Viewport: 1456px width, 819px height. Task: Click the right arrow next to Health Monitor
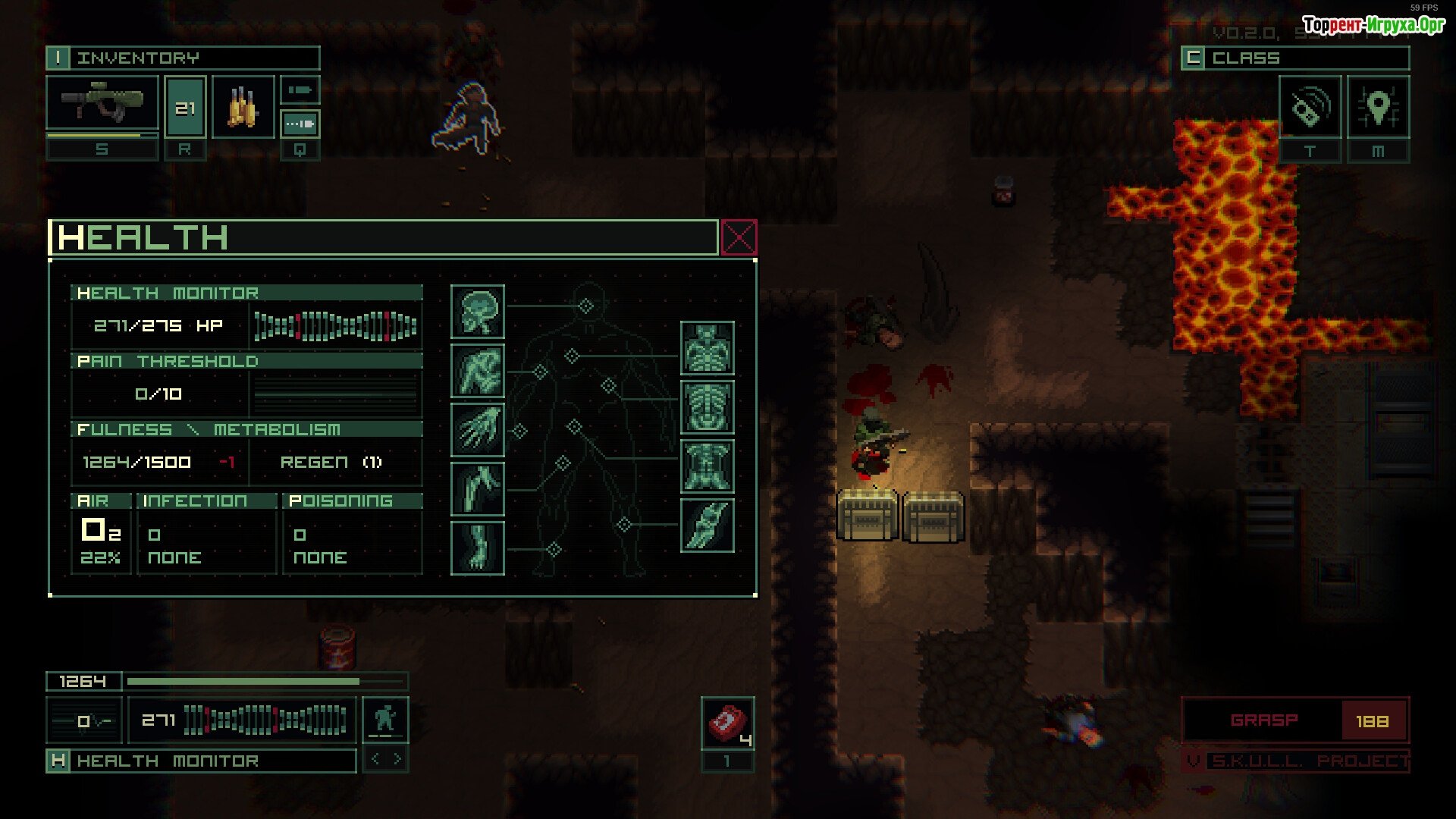(x=398, y=759)
